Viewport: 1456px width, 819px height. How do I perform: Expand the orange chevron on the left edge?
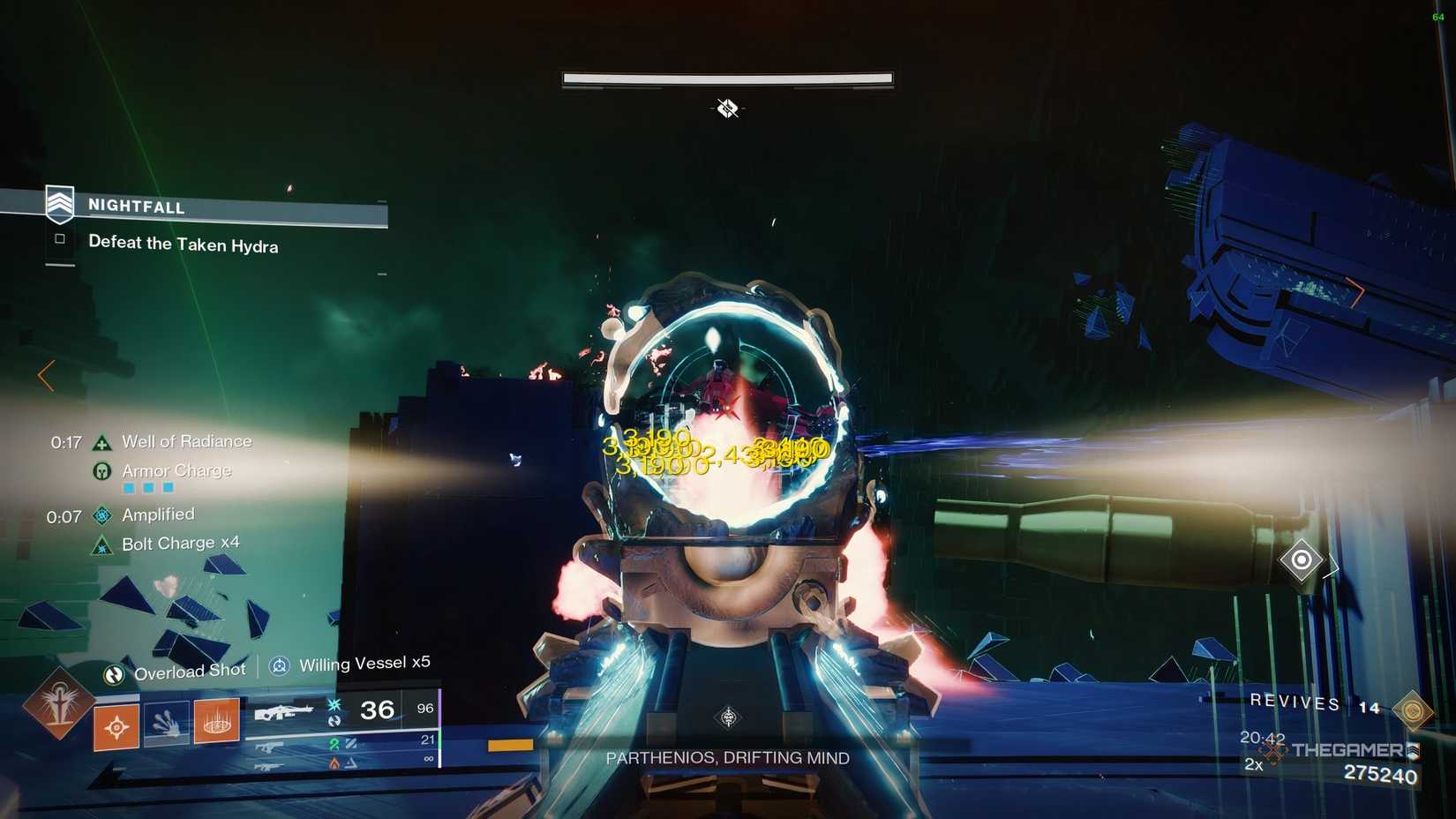[x=46, y=375]
